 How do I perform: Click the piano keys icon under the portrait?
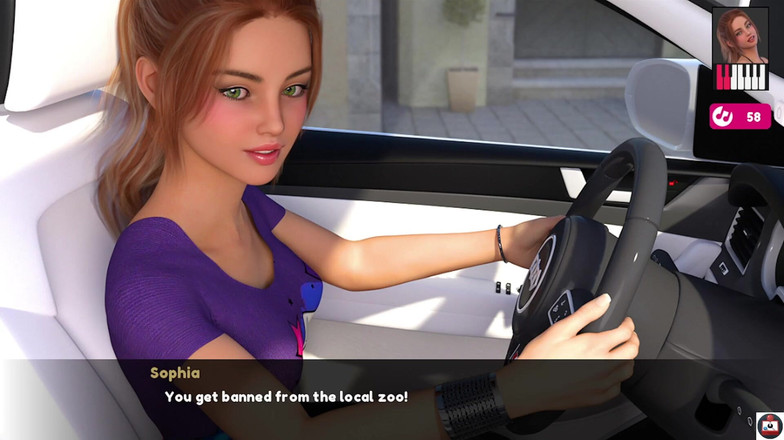click(741, 78)
